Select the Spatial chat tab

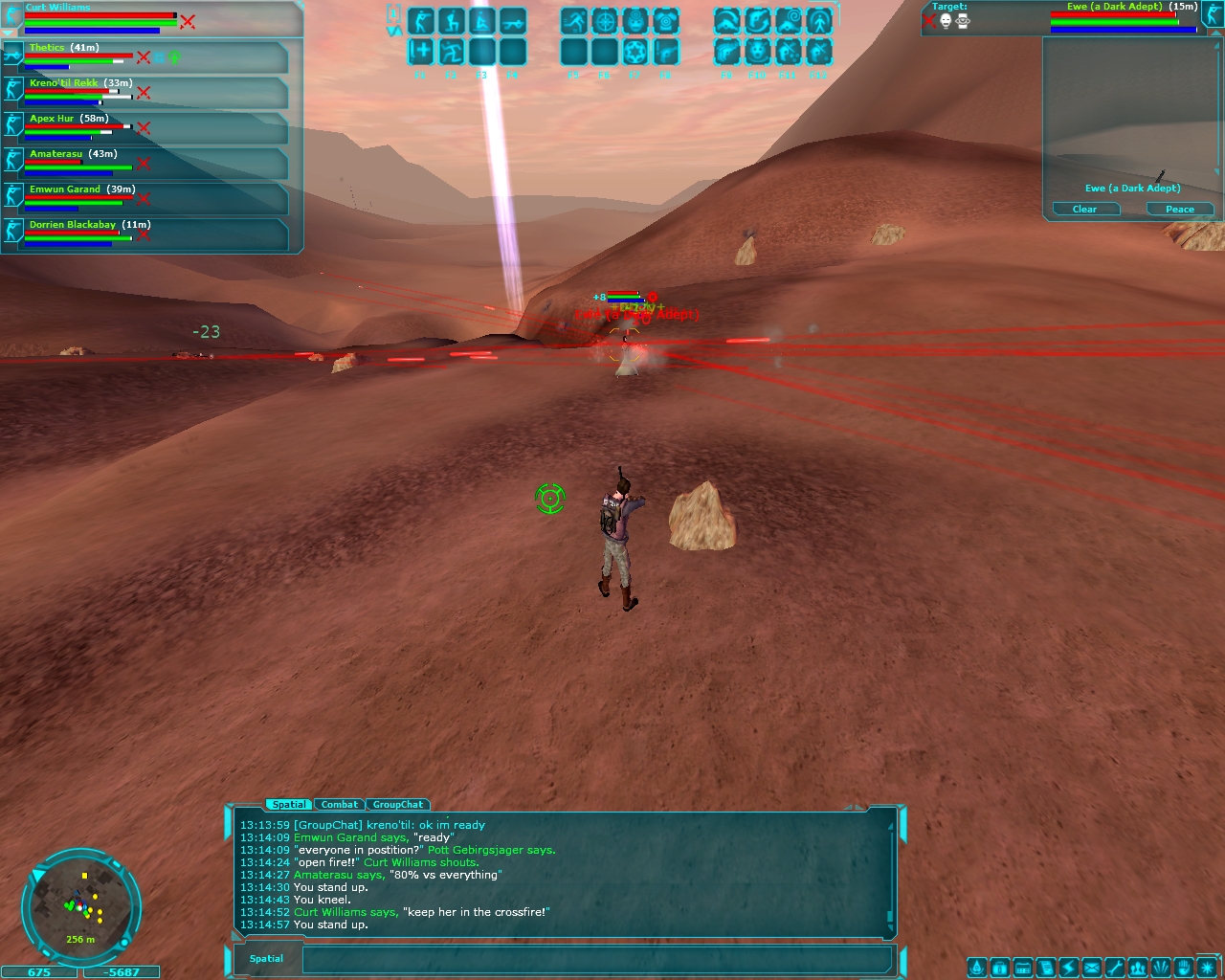click(289, 805)
